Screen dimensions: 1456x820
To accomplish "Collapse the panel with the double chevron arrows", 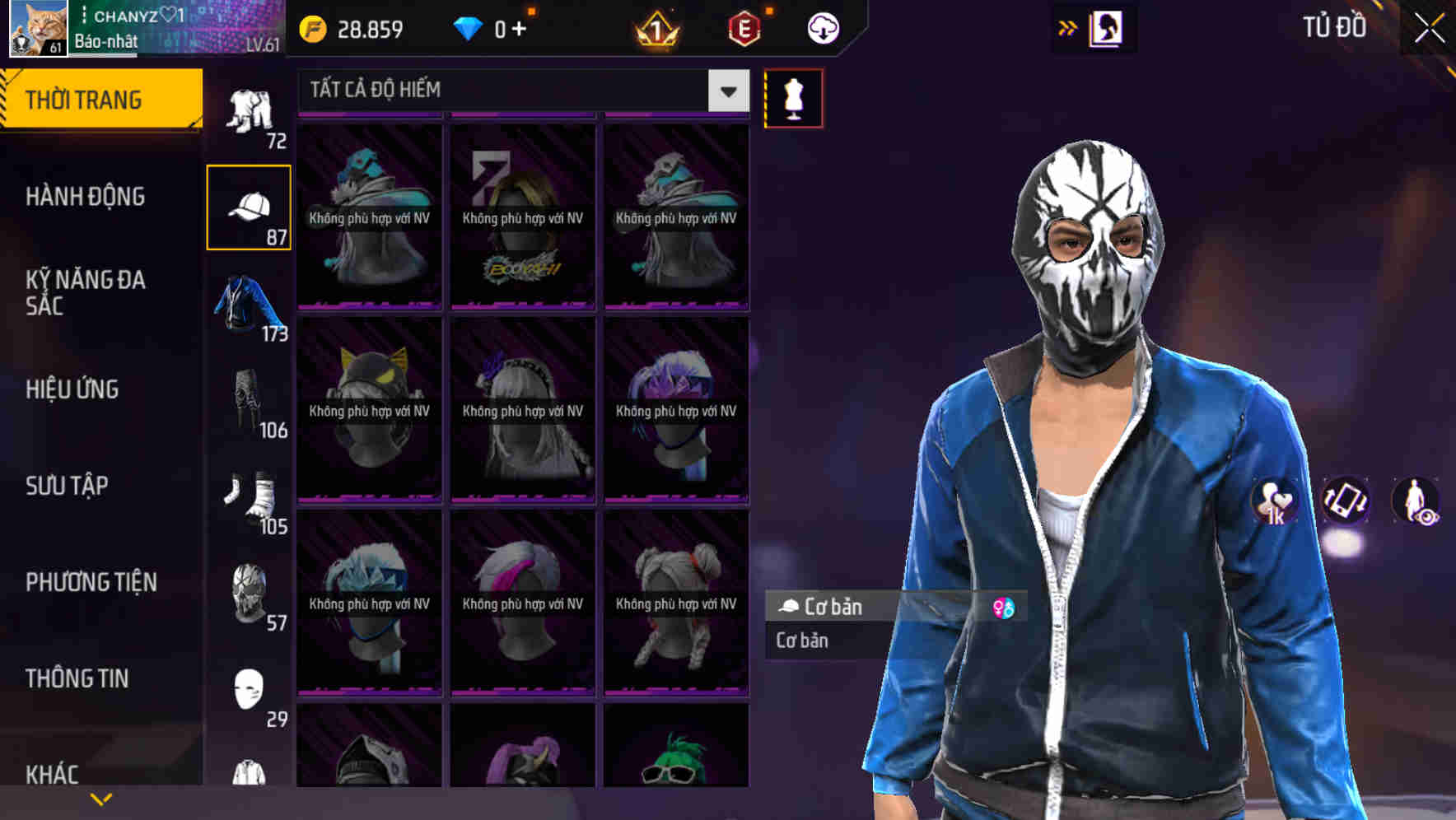I will pos(1068,27).
